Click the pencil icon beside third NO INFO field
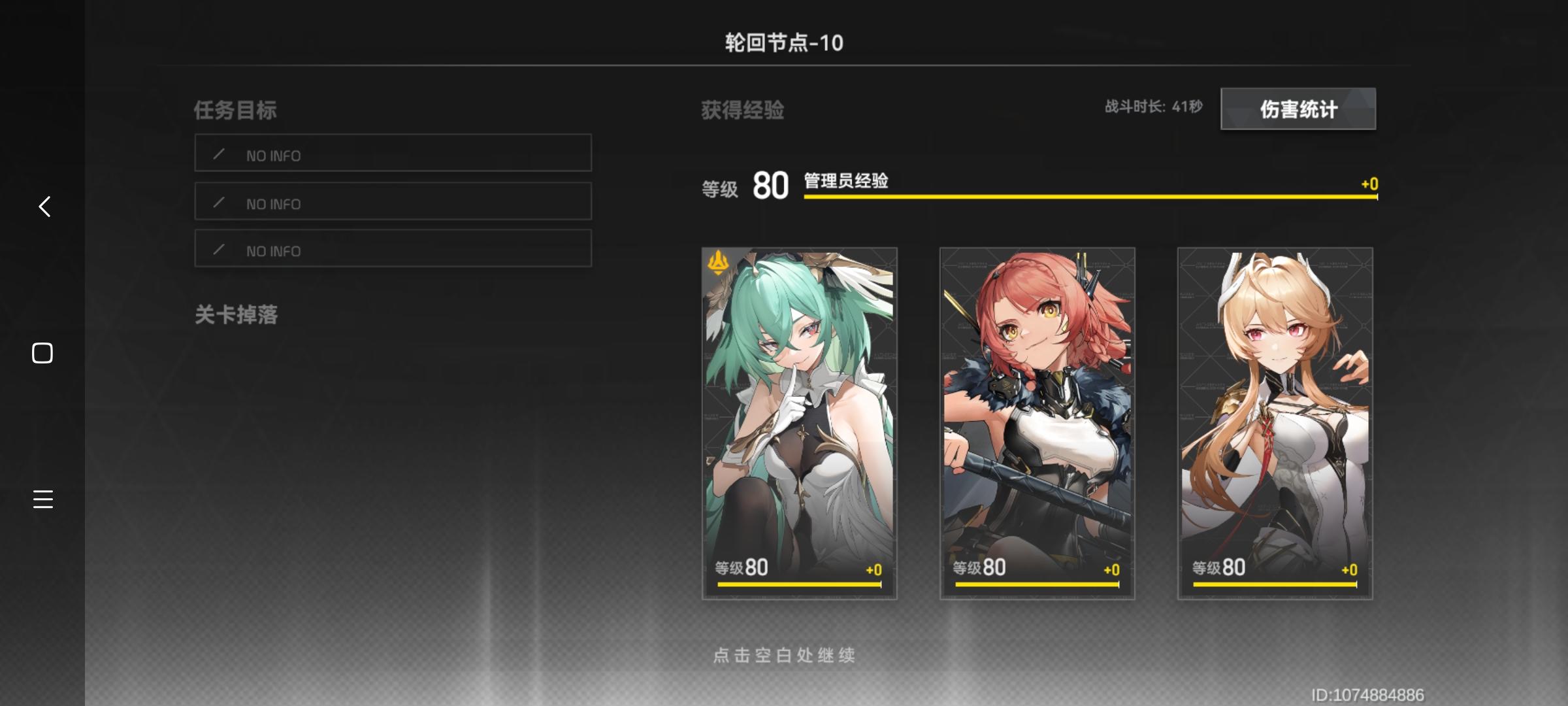Image resolution: width=1568 pixels, height=706 pixels. pyautogui.click(x=220, y=249)
